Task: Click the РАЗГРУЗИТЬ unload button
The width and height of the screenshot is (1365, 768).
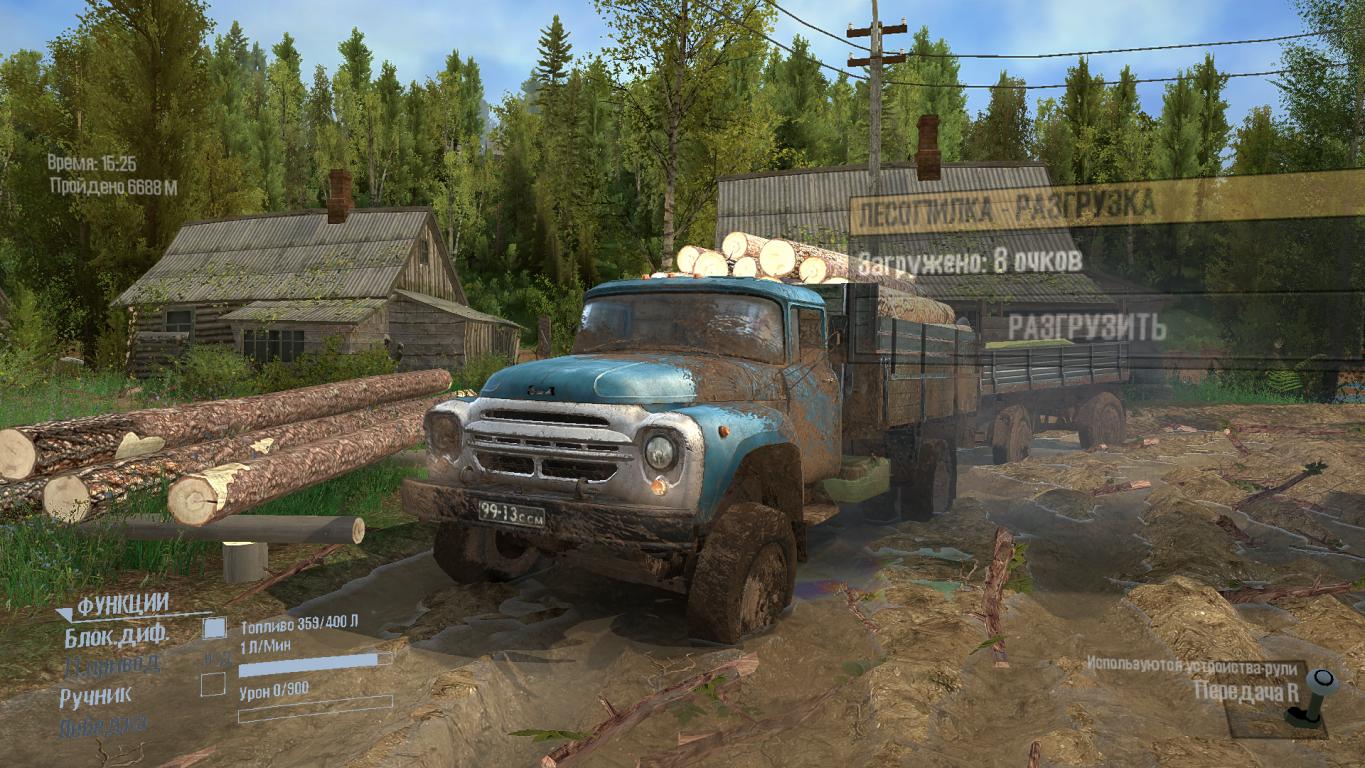Action: pyautogui.click(x=1086, y=327)
